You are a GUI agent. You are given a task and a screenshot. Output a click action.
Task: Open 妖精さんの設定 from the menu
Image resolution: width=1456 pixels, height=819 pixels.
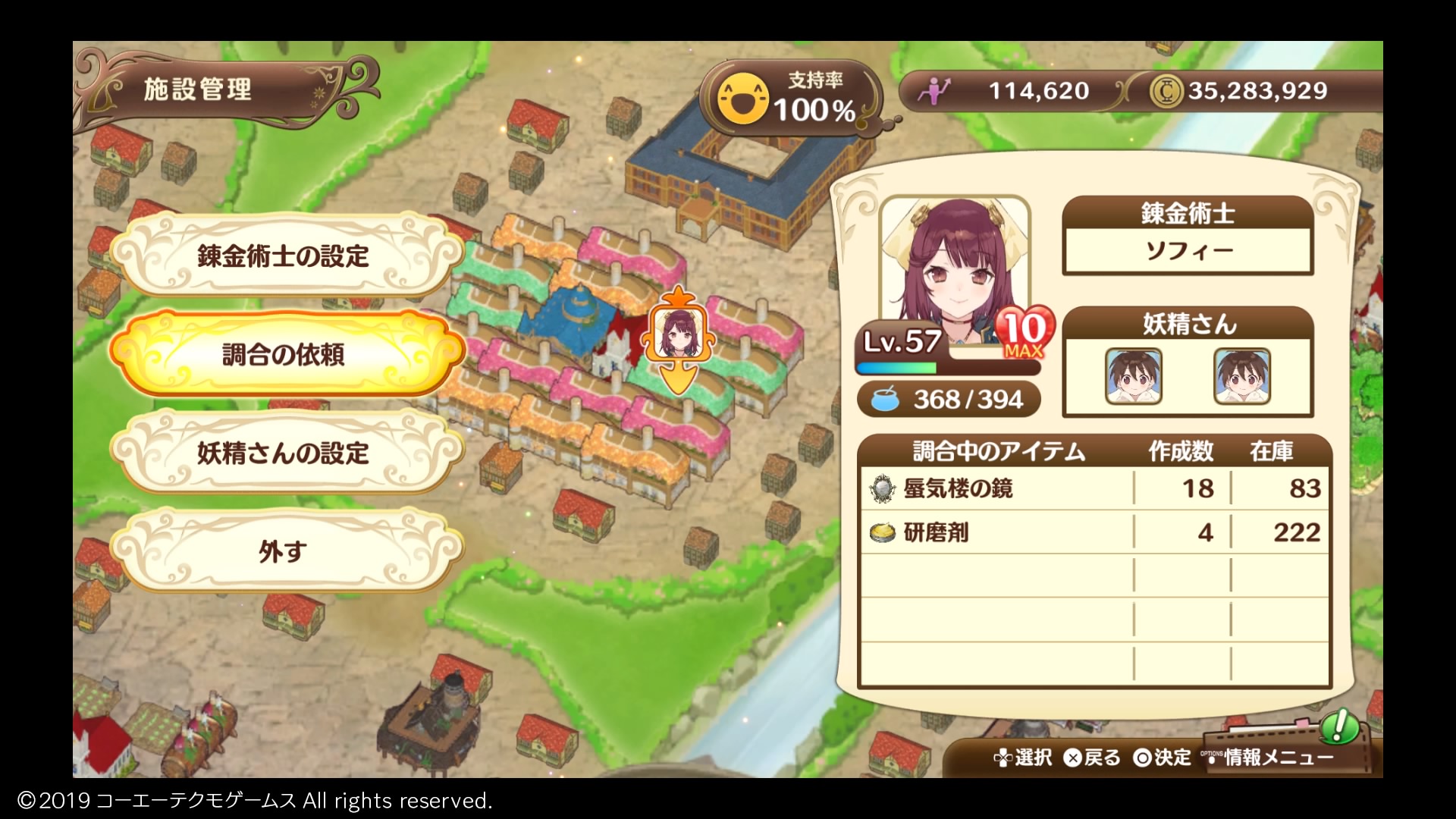point(287,453)
